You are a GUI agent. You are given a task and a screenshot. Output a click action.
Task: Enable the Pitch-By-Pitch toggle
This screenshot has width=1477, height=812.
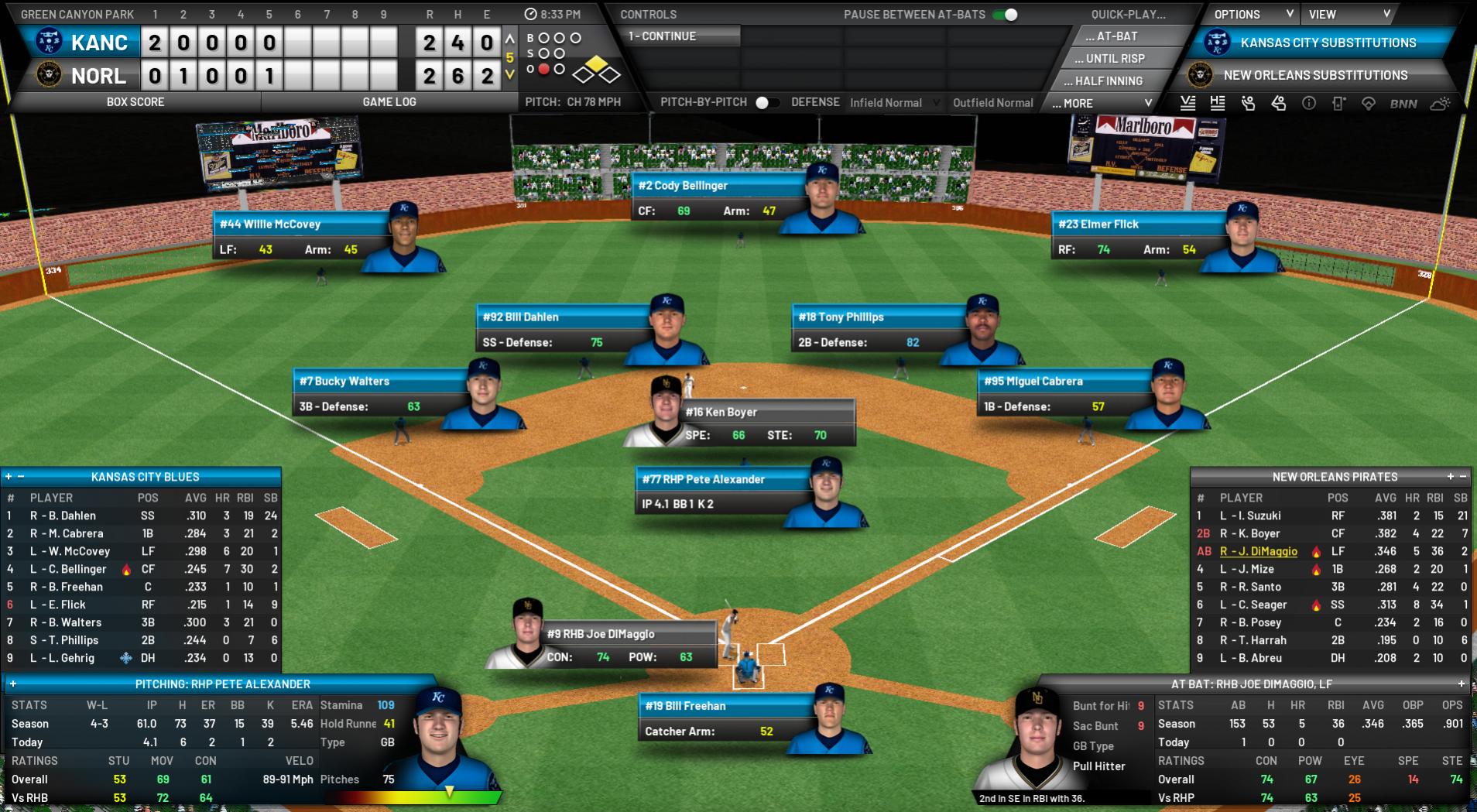click(x=766, y=102)
